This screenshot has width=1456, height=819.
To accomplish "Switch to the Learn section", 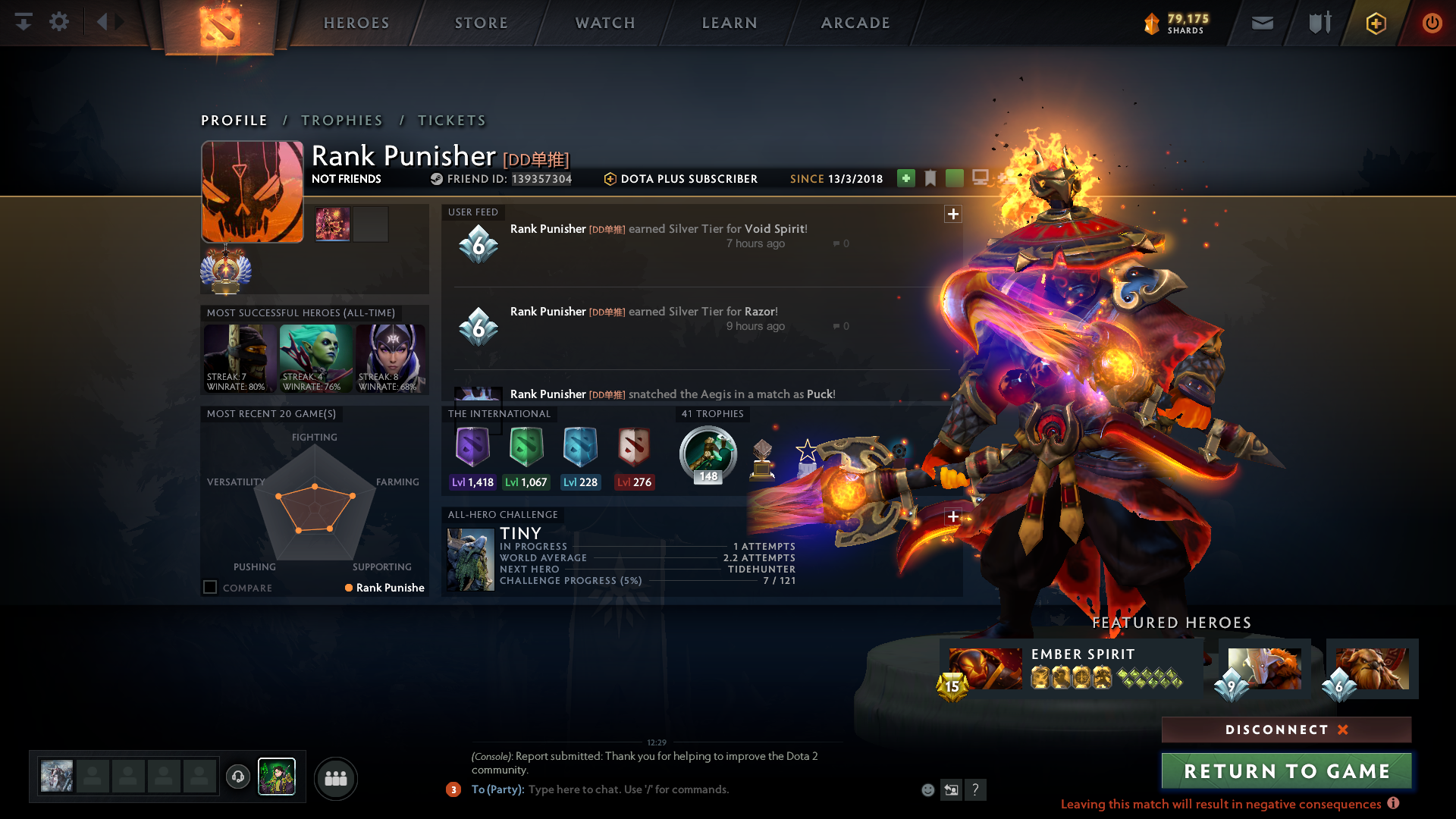I will click(x=730, y=23).
